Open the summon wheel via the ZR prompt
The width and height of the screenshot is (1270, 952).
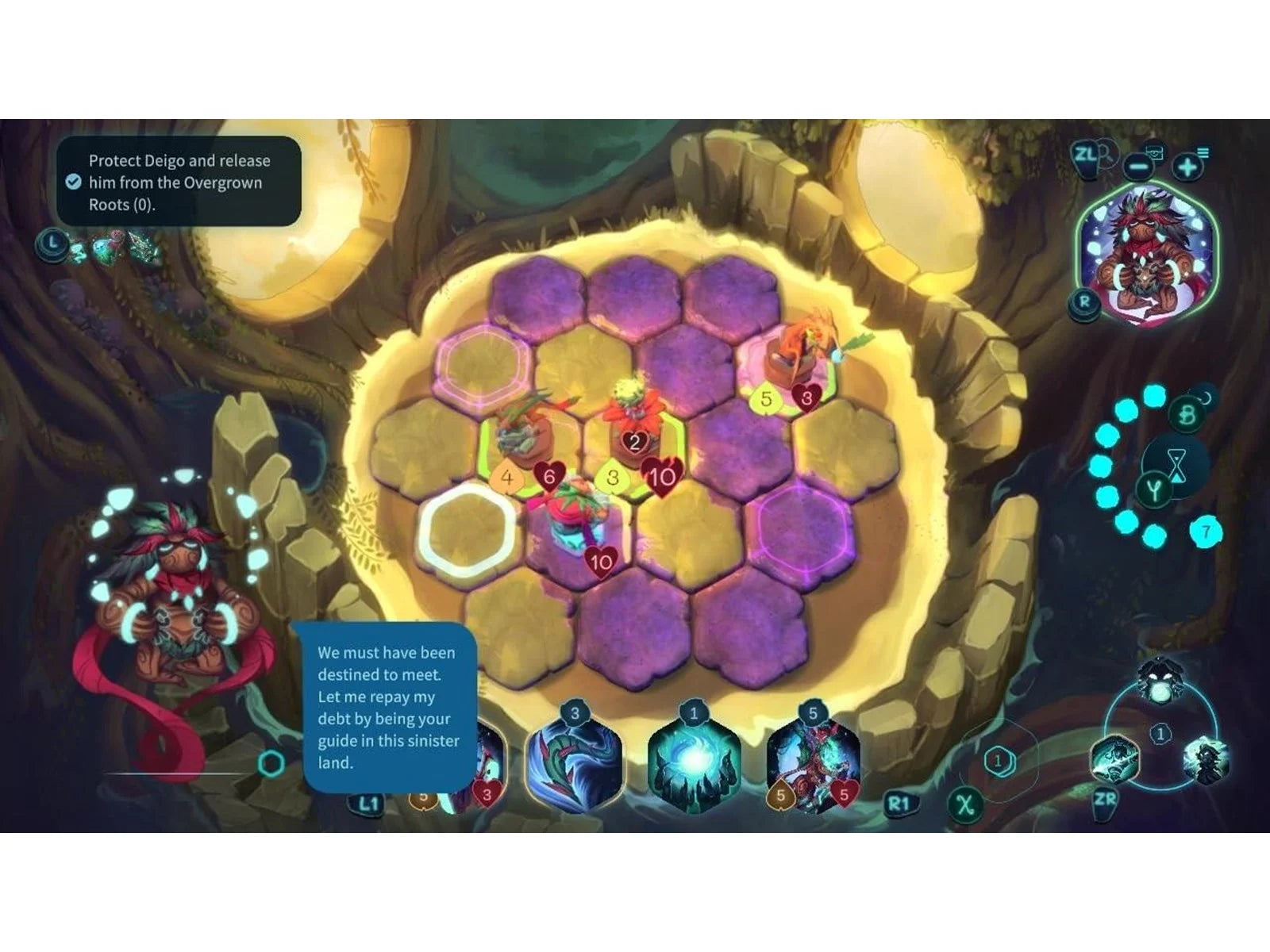pos(1106,800)
